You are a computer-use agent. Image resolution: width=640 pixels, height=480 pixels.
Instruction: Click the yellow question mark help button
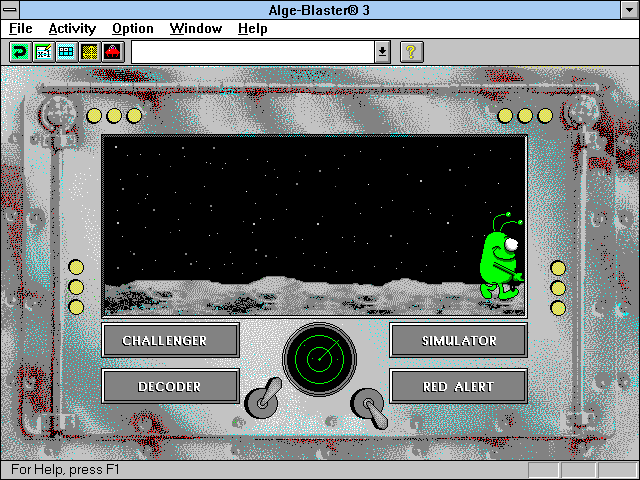pos(411,52)
